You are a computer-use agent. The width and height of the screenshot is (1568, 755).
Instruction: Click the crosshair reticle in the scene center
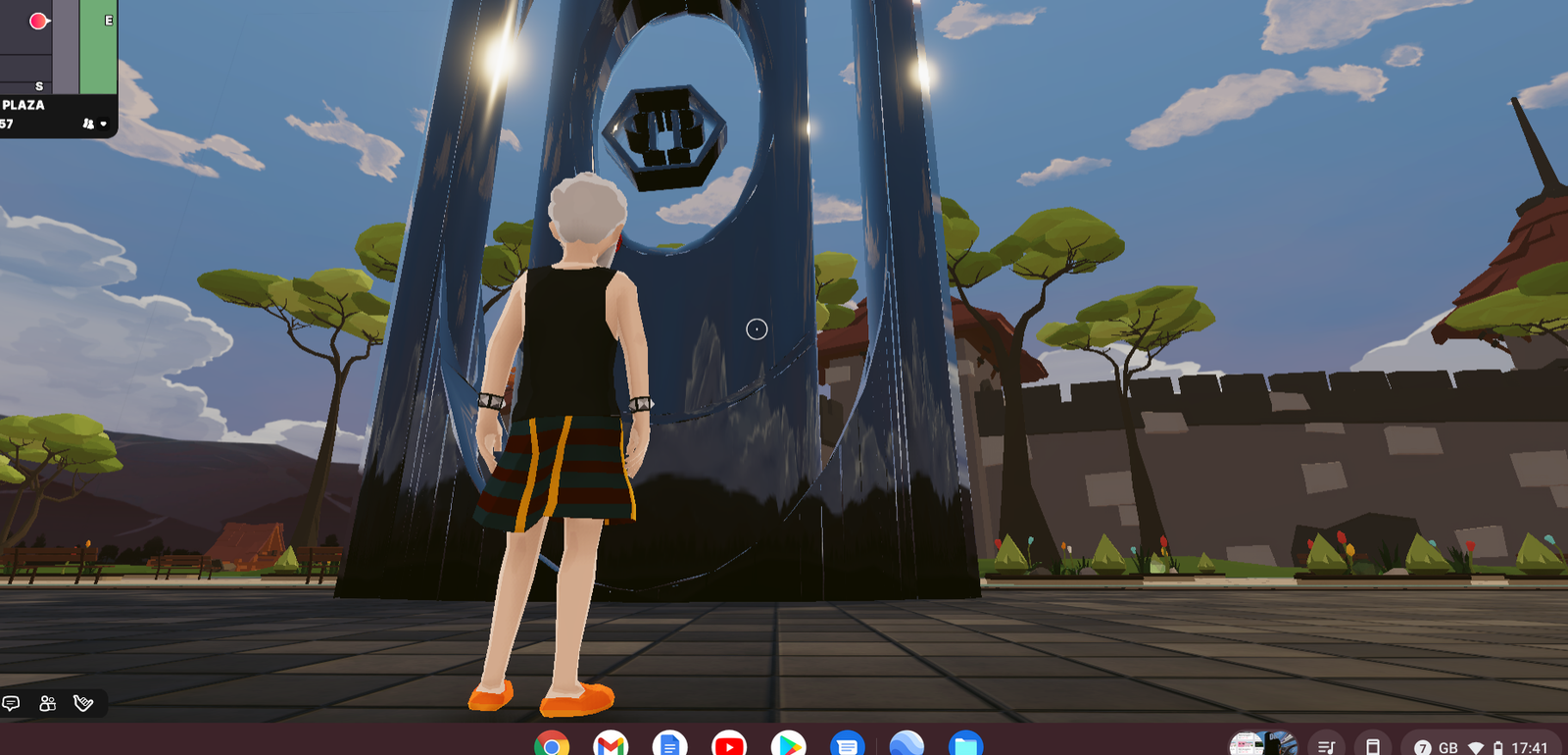757,330
